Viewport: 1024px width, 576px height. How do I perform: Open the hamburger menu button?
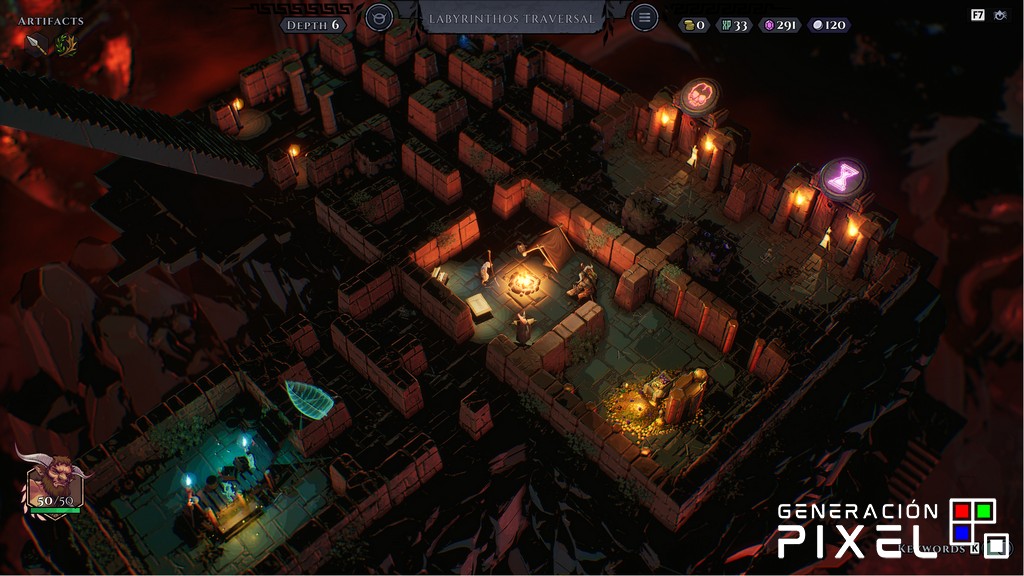[x=645, y=17]
